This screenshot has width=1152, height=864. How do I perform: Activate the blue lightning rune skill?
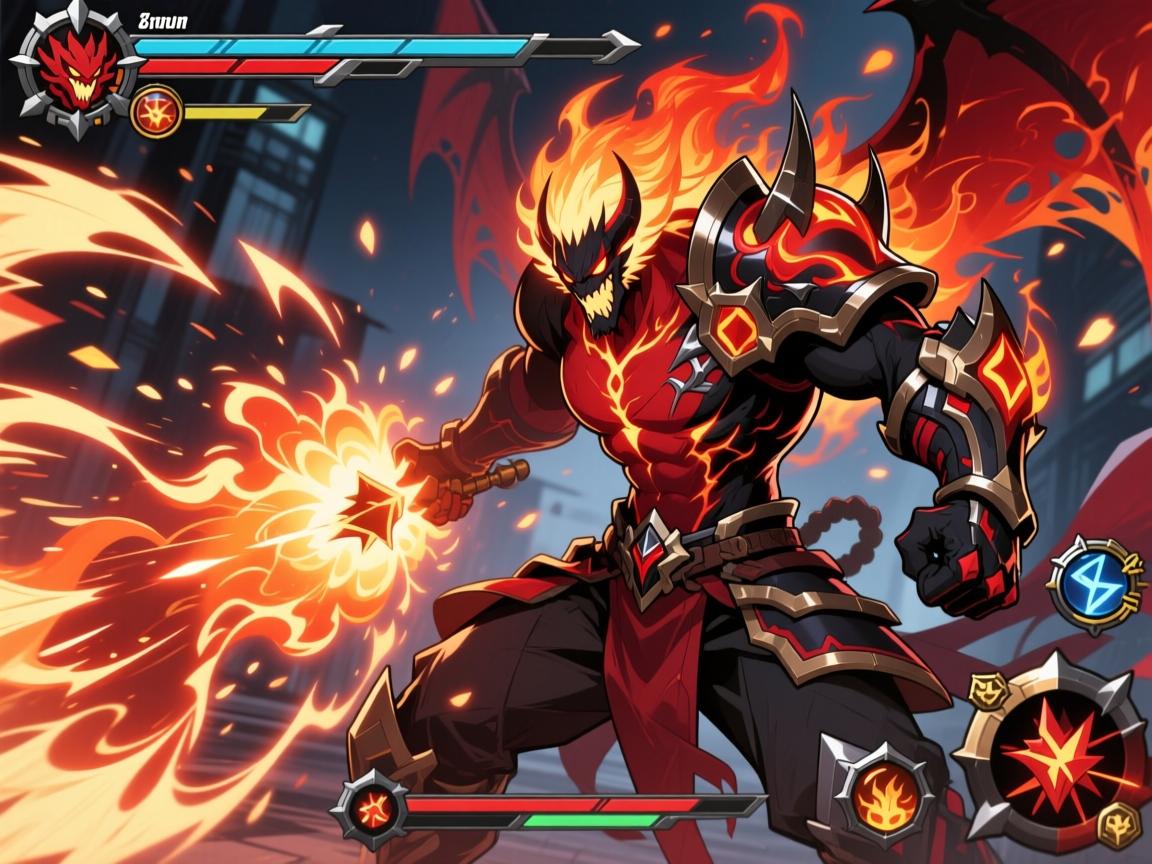(x=1096, y=584)
